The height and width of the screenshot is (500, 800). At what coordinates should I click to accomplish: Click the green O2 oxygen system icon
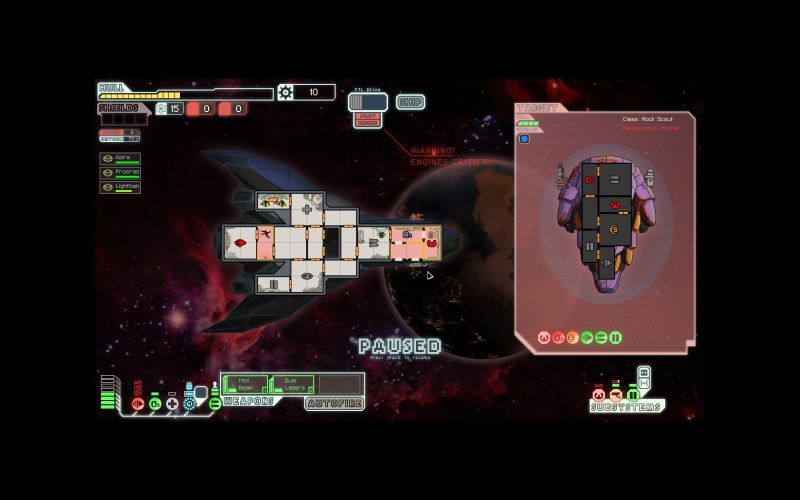tap(155, 403)
